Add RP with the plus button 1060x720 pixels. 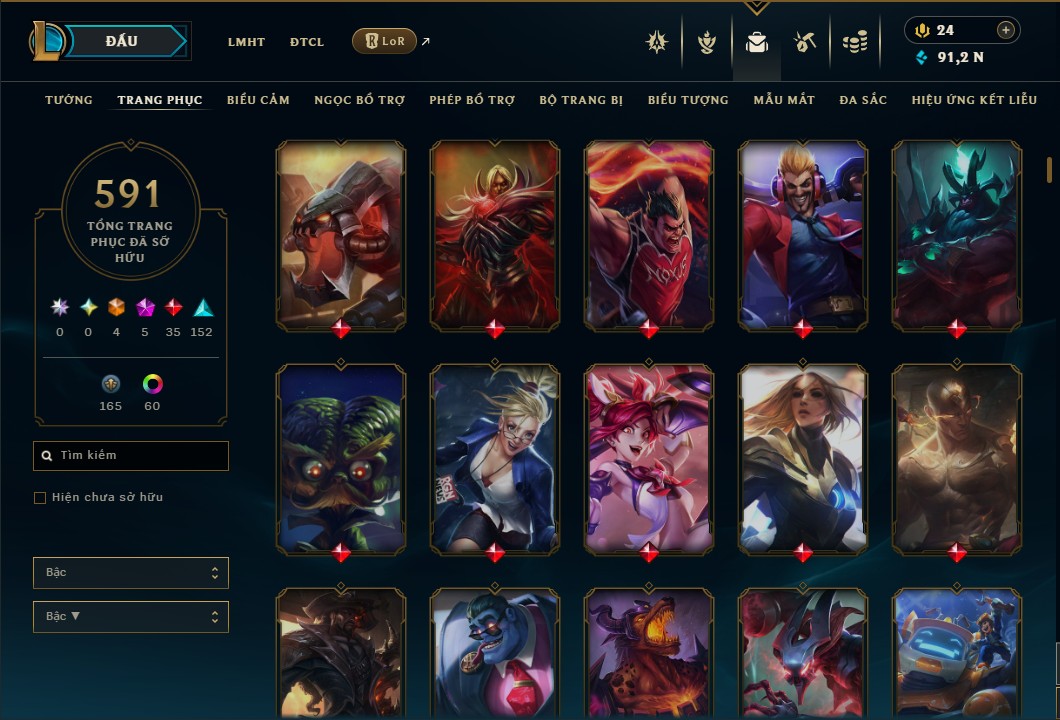click(1006, 31)
